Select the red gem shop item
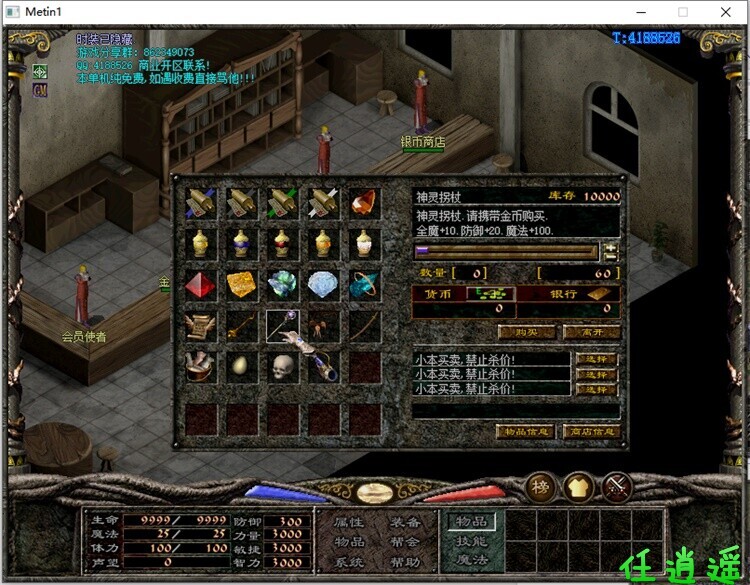 tap(201, 285)
